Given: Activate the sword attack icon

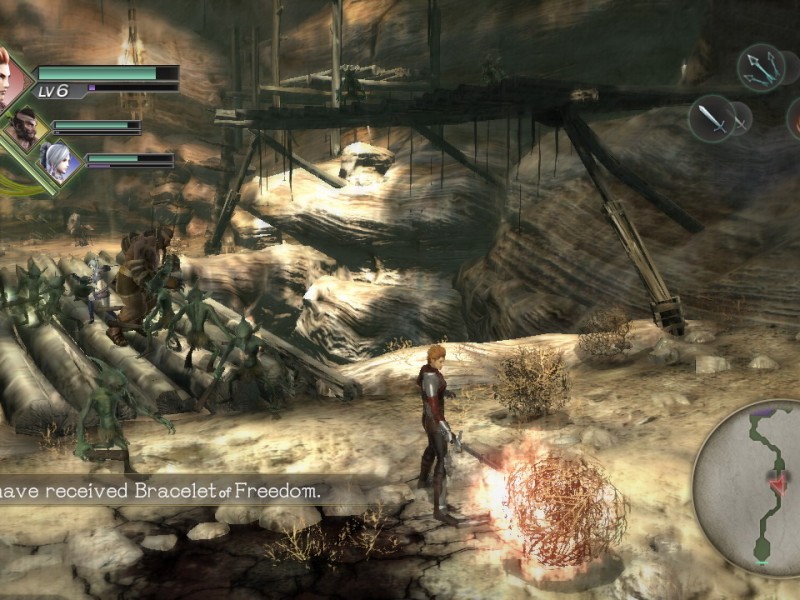Looking at the screenshot, I should [711, 119].
